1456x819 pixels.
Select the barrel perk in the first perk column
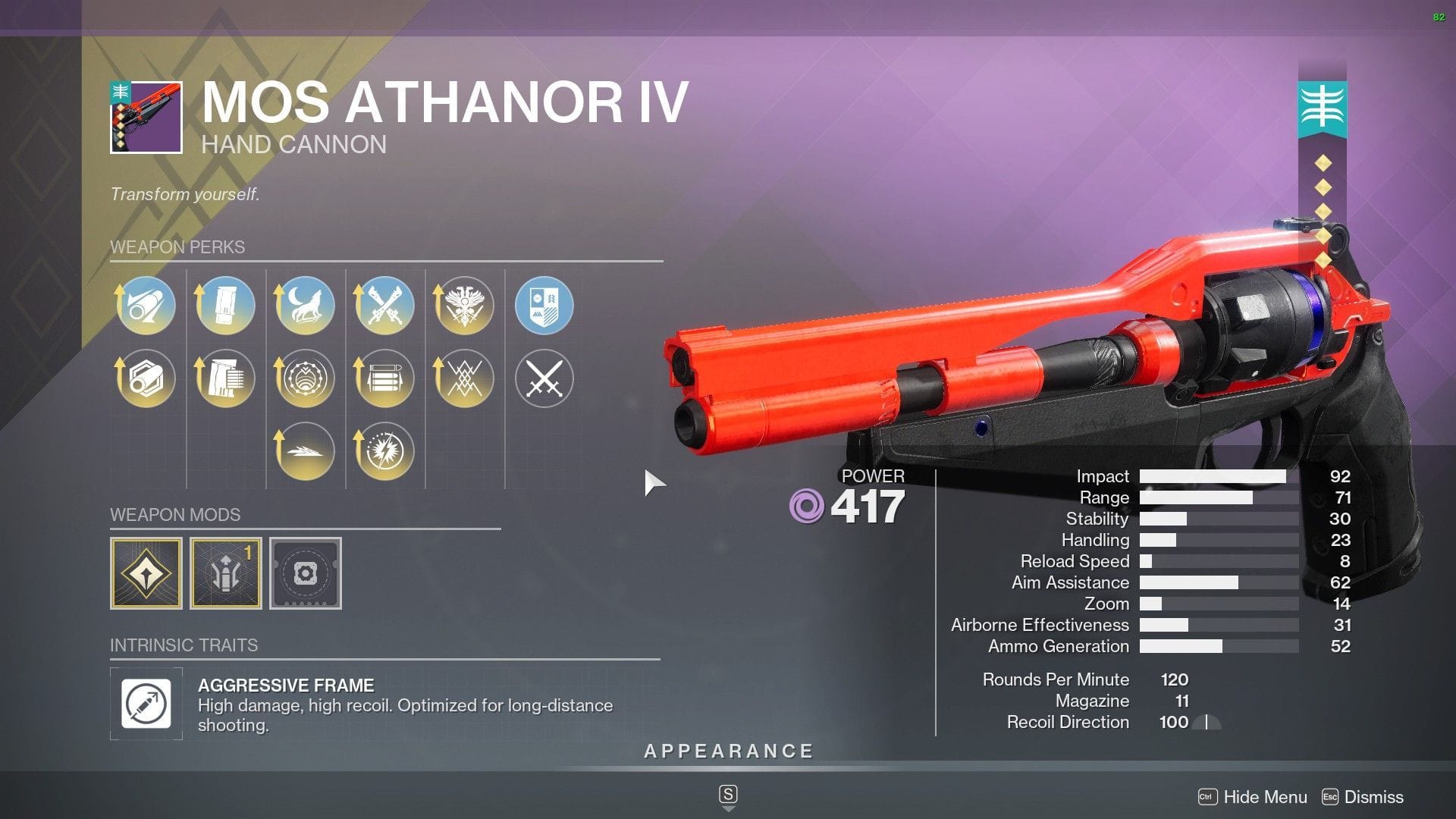146,306
